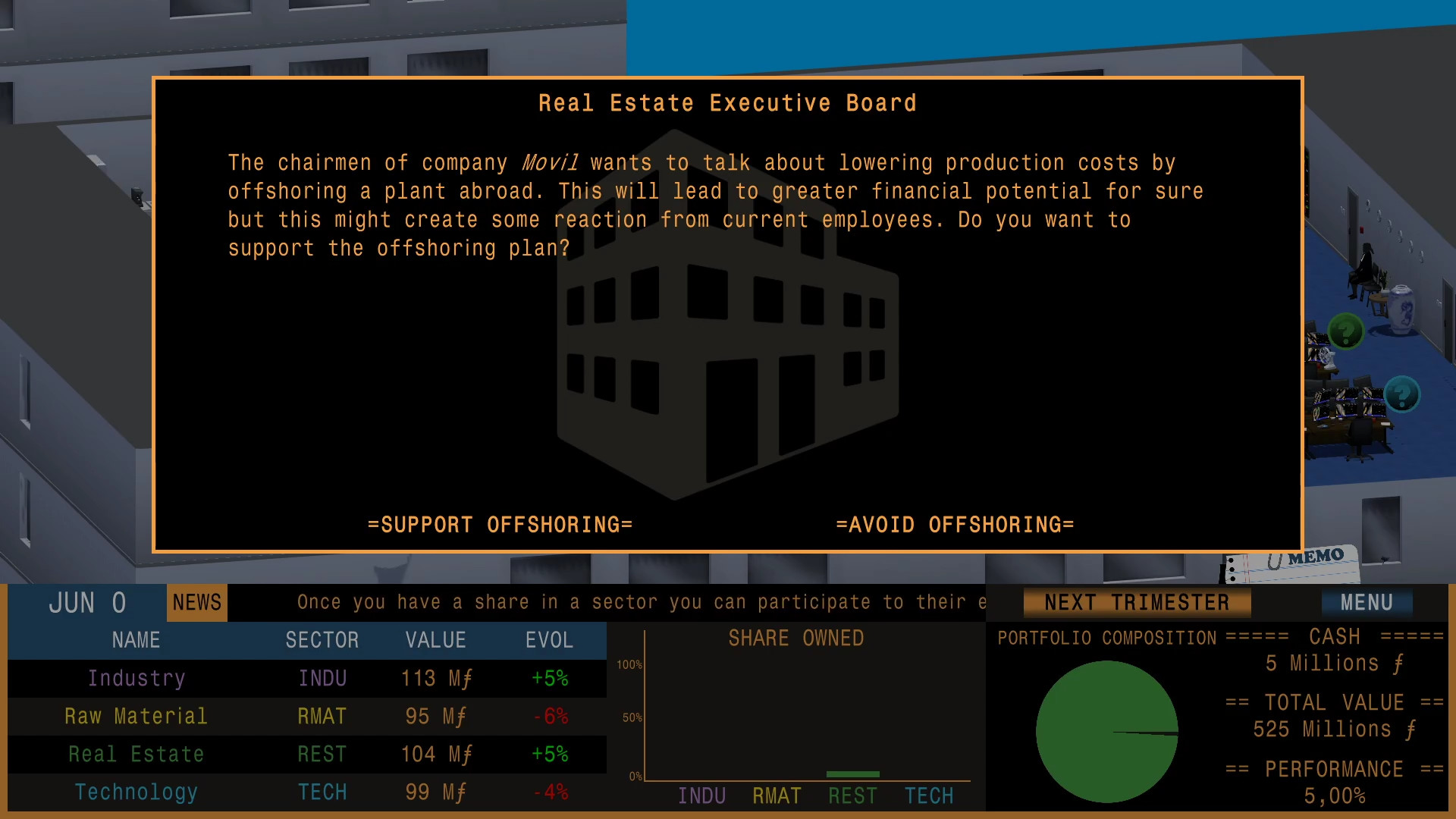Select the Raw Material sector row
The height and width of the screenshot is (819, 1456).
click(136, 716)
